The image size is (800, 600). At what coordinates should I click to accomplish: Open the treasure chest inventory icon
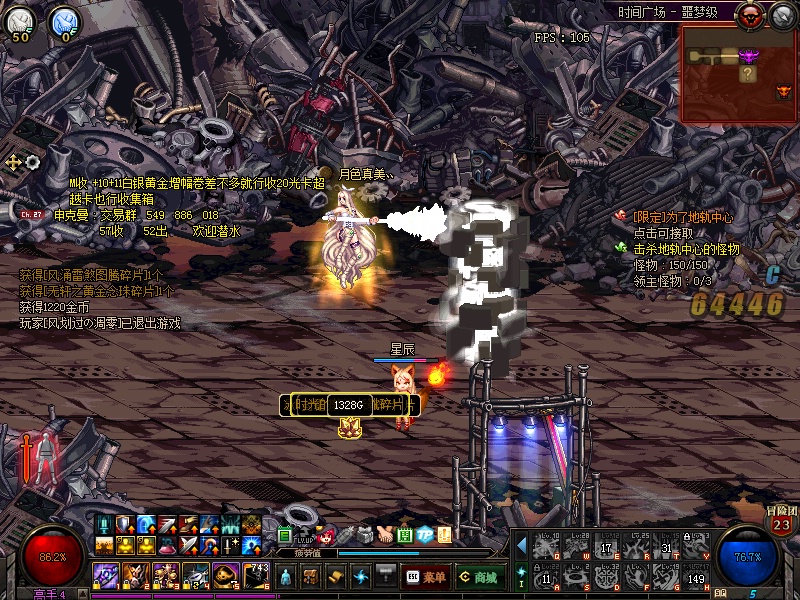point(311,577)
